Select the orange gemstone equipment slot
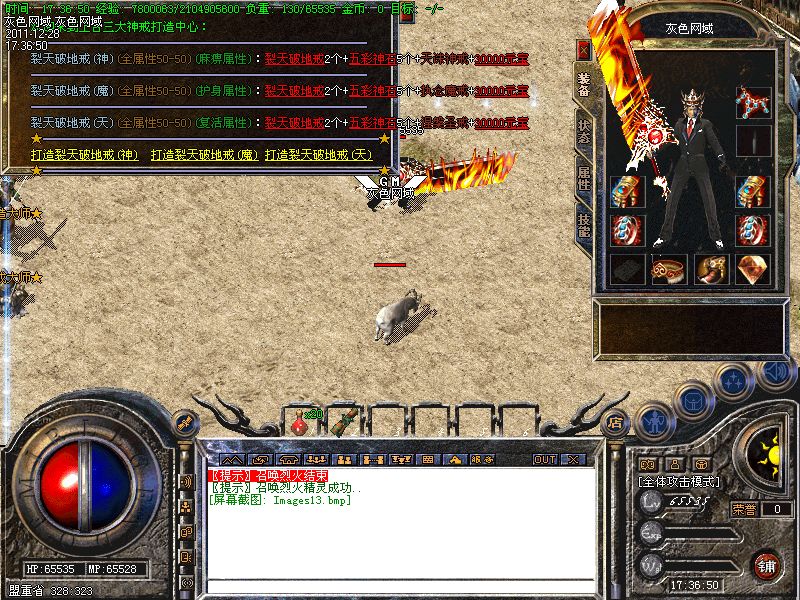Image resolution: width=800 pixels, height=600 pixels. pyautogui.click(x=750, y=268)
